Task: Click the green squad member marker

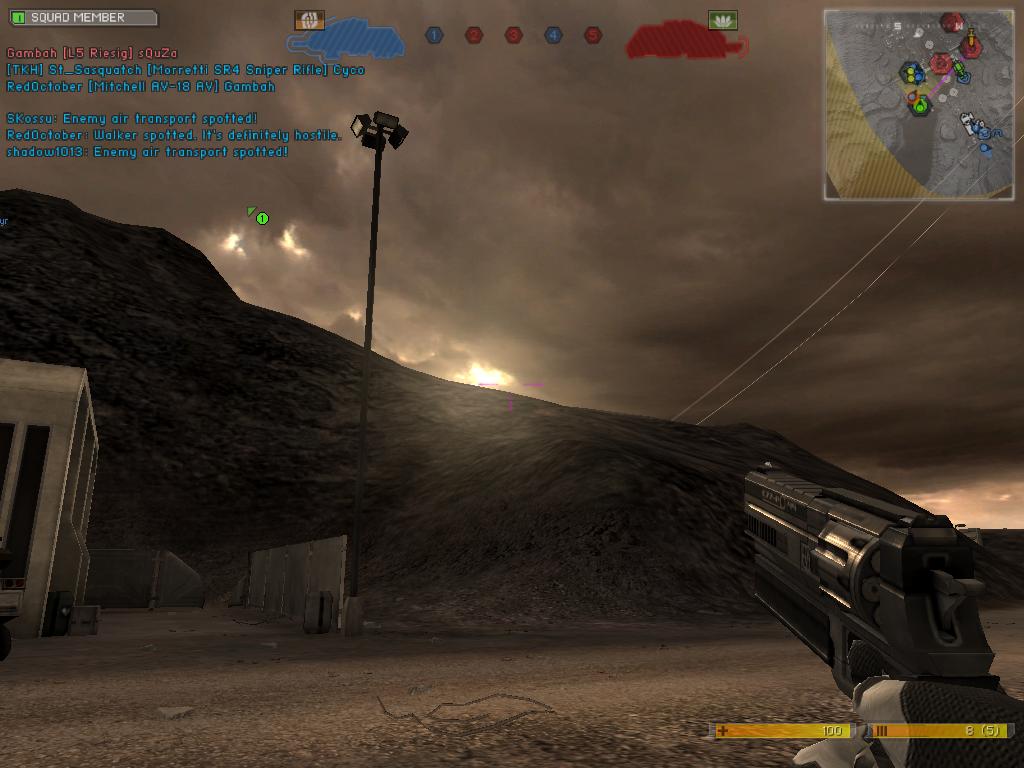Action: pos(261,217)
